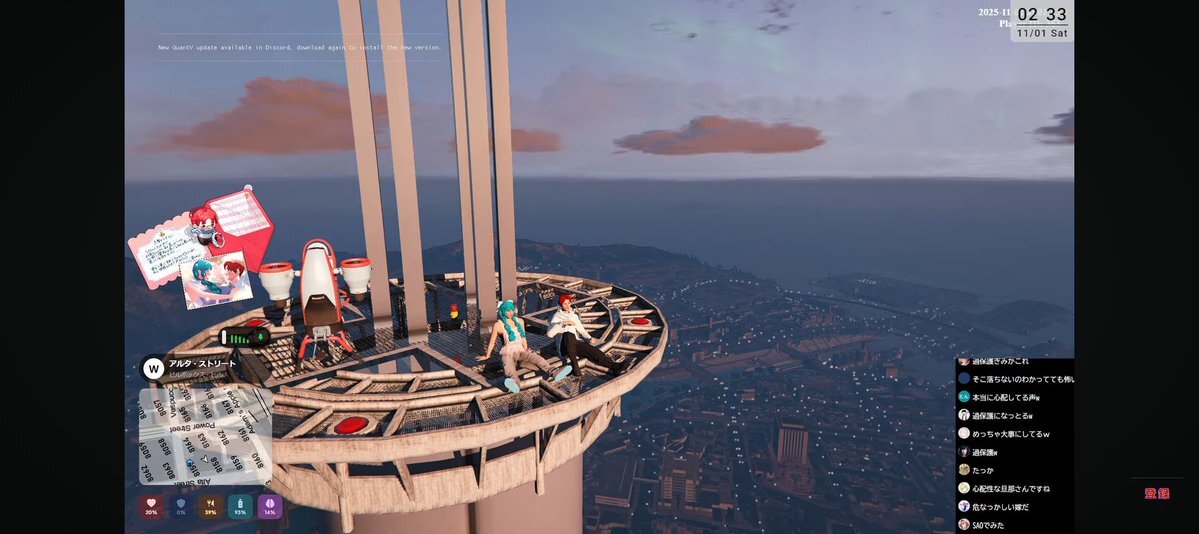Click the street map minimap
The width and height of the screenshot is (1199, 534).
pyautogui.click(x=205, y=435)
